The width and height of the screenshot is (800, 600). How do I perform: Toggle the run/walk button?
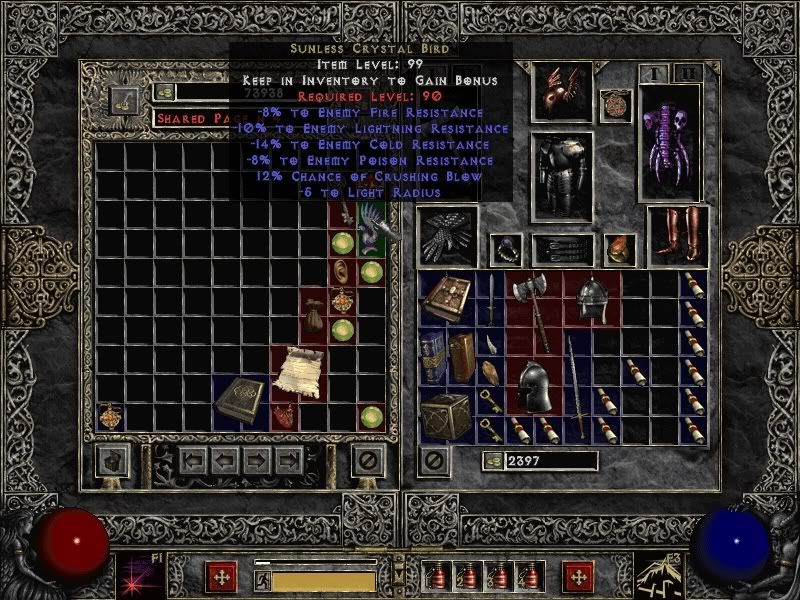pyautogui.click(x=262, y=578)
